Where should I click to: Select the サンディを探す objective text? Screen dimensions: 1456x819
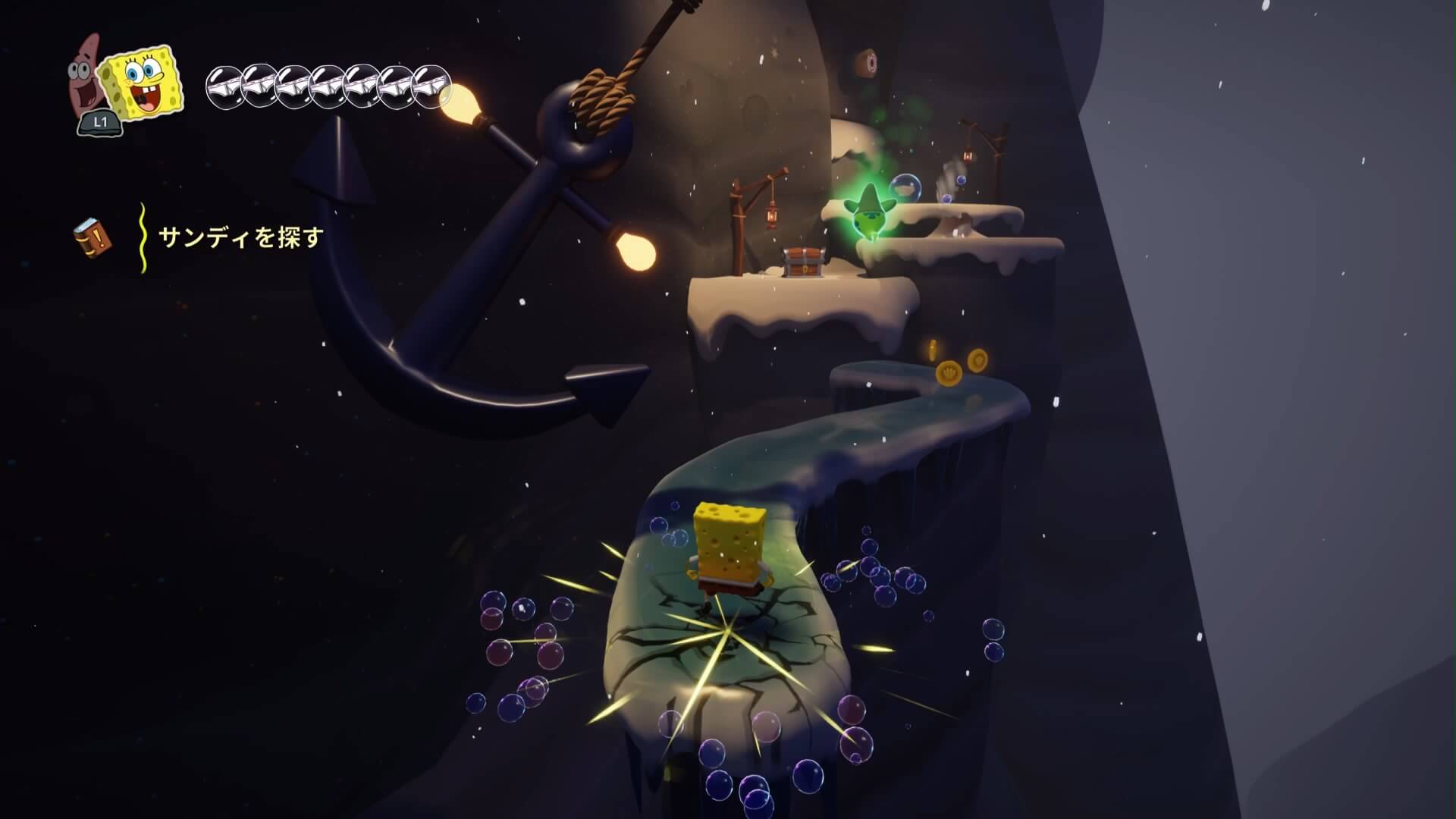240,238
